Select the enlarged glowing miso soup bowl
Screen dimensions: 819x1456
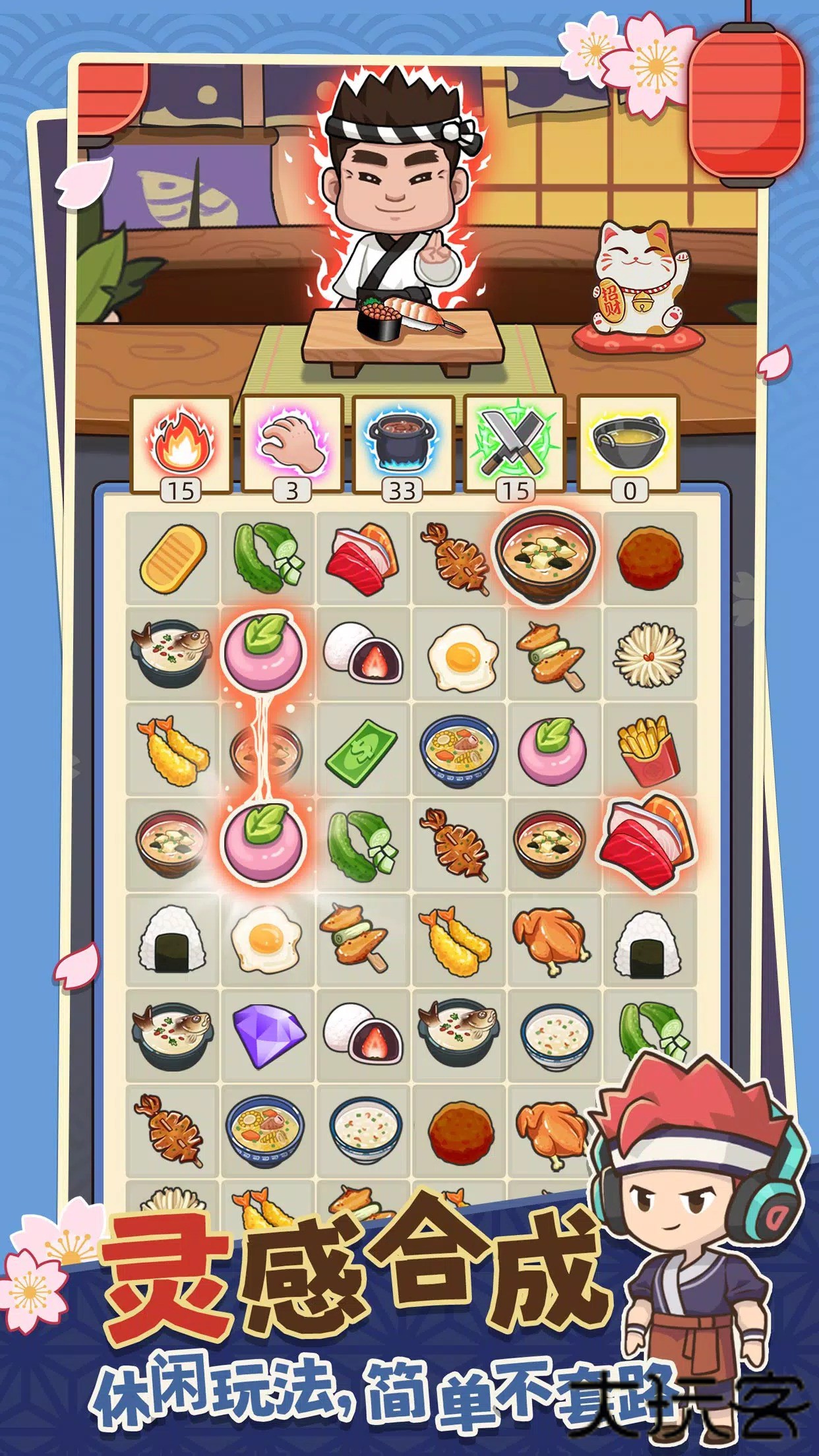click(546, 557)
